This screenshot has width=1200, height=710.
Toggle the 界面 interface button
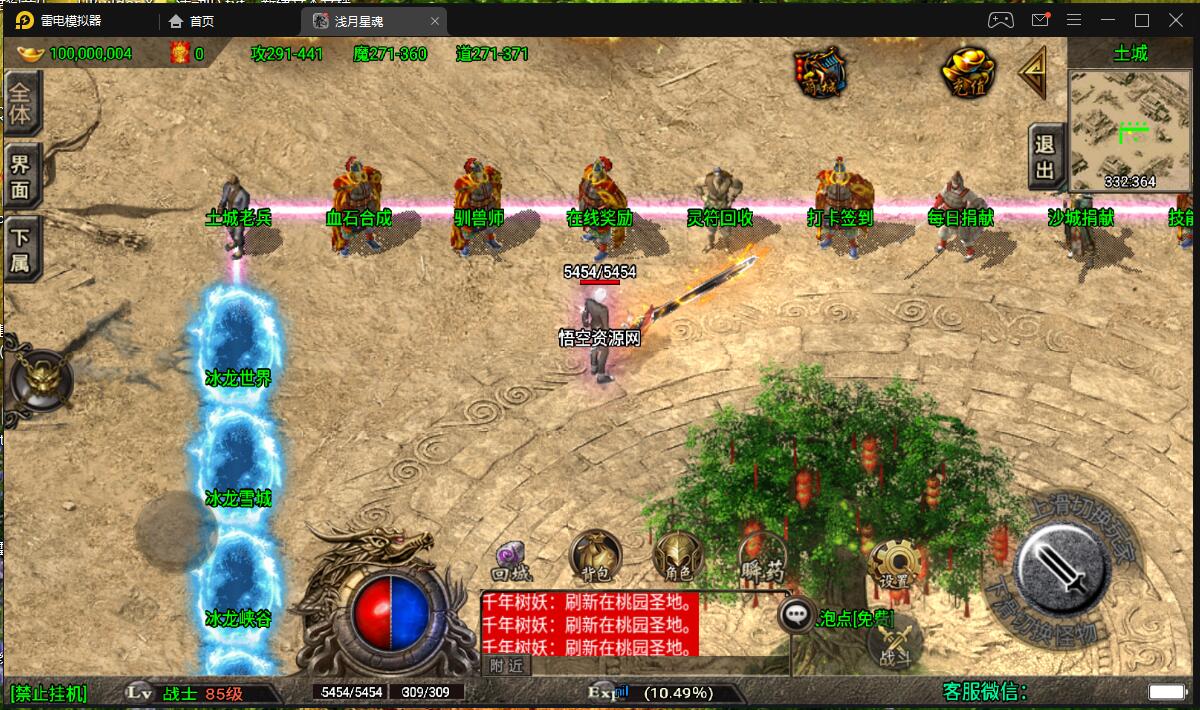pos(21,177)
